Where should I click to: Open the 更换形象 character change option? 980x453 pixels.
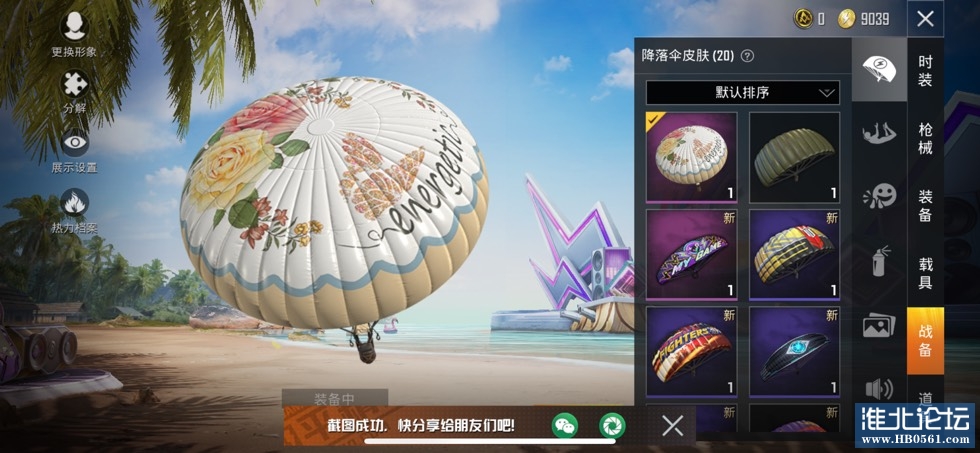click(x=75, y=32)
